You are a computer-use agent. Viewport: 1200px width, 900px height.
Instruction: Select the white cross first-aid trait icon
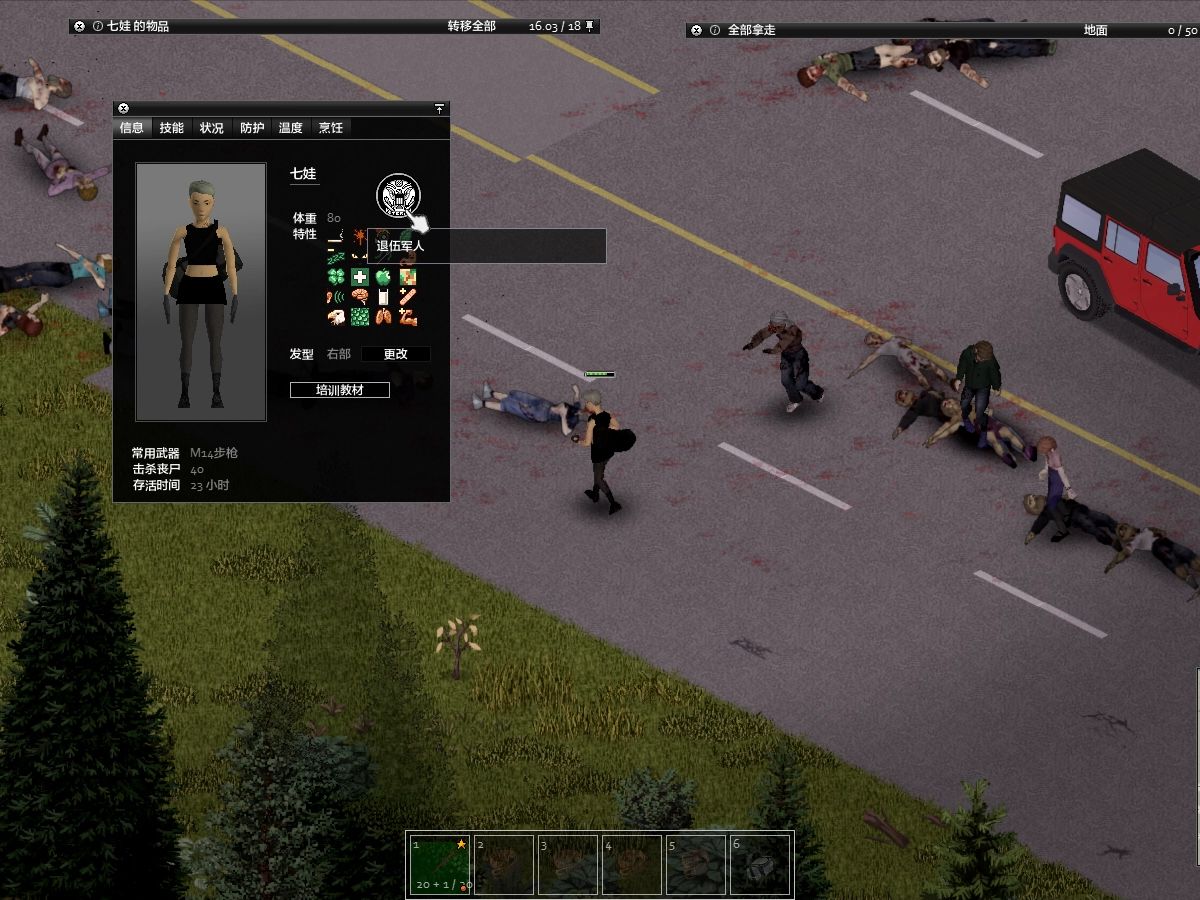click(360, 277)
